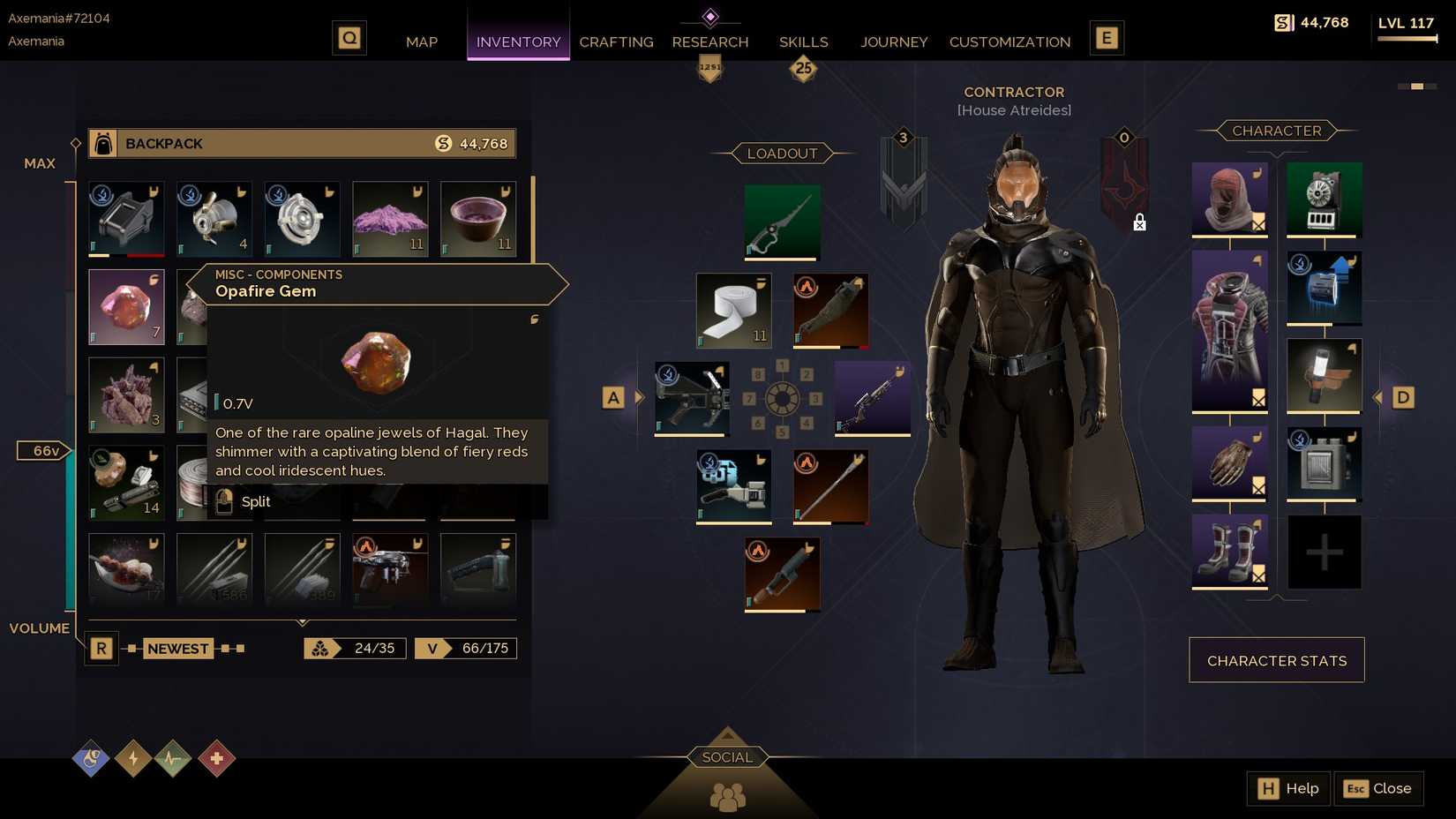
Task: Open the backpack icon in the header
Action: coord(101,143)
